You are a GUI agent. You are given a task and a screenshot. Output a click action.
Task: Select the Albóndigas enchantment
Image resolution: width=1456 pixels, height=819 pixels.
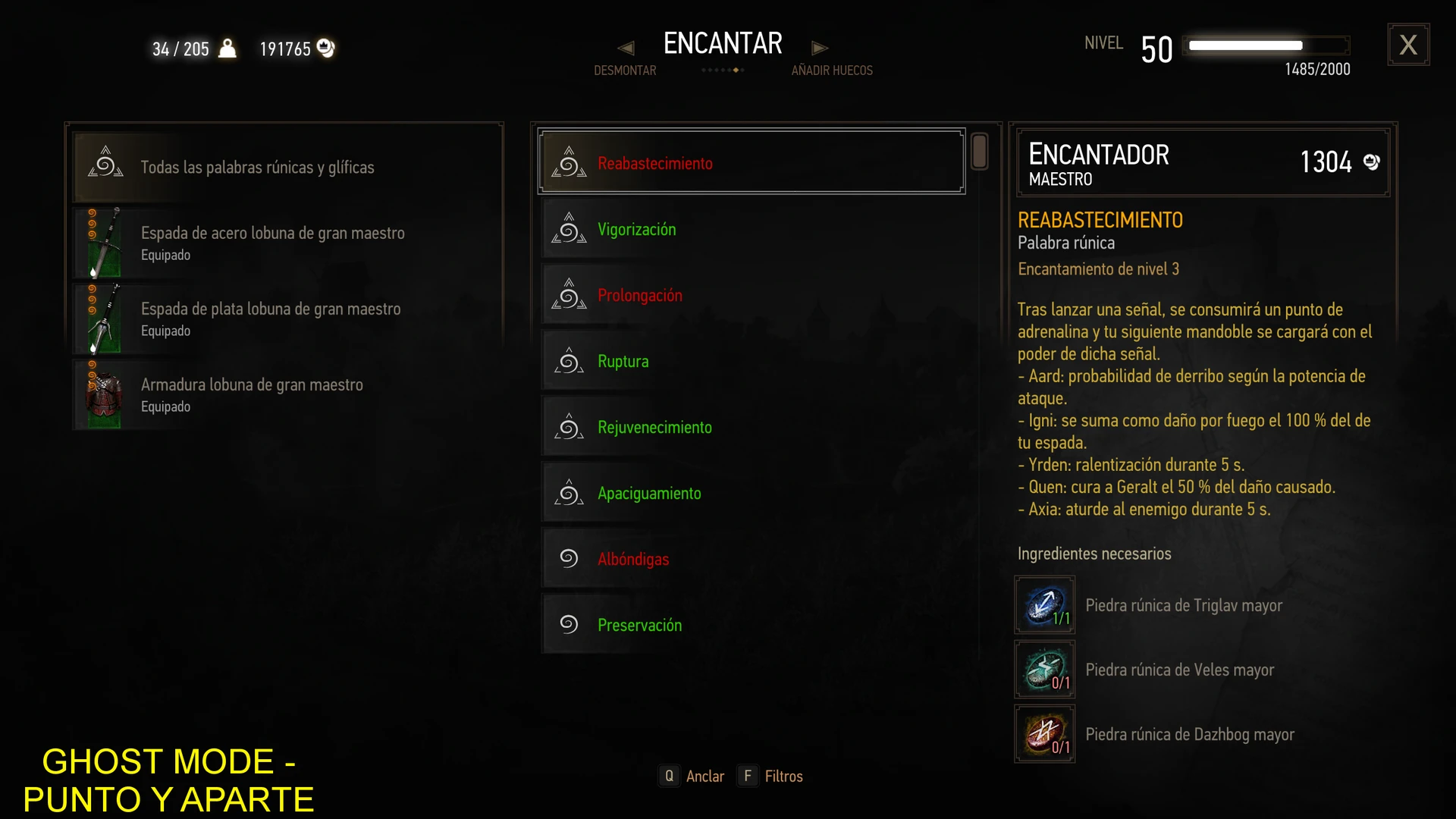[751, 559]
